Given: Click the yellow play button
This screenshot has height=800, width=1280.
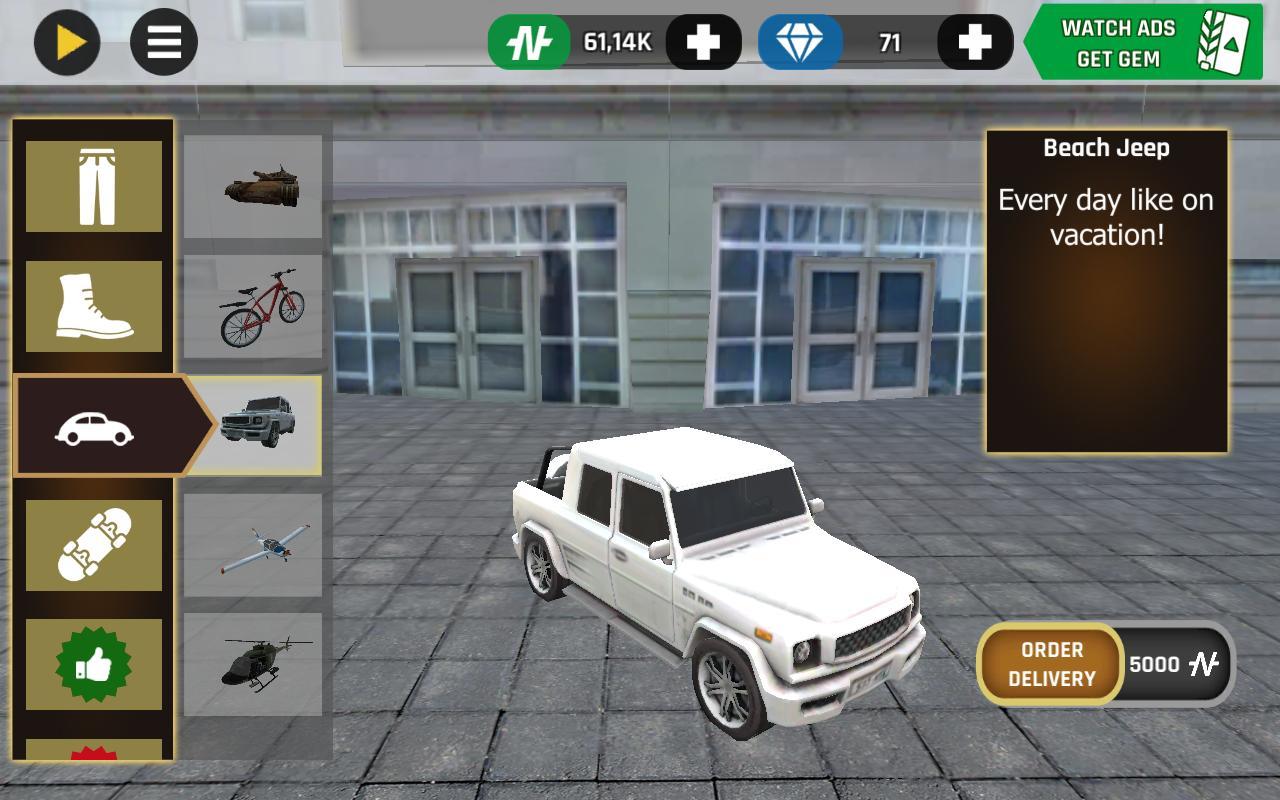Looking at the screenshot, I should pyautogui.click(x=67, y=42).
